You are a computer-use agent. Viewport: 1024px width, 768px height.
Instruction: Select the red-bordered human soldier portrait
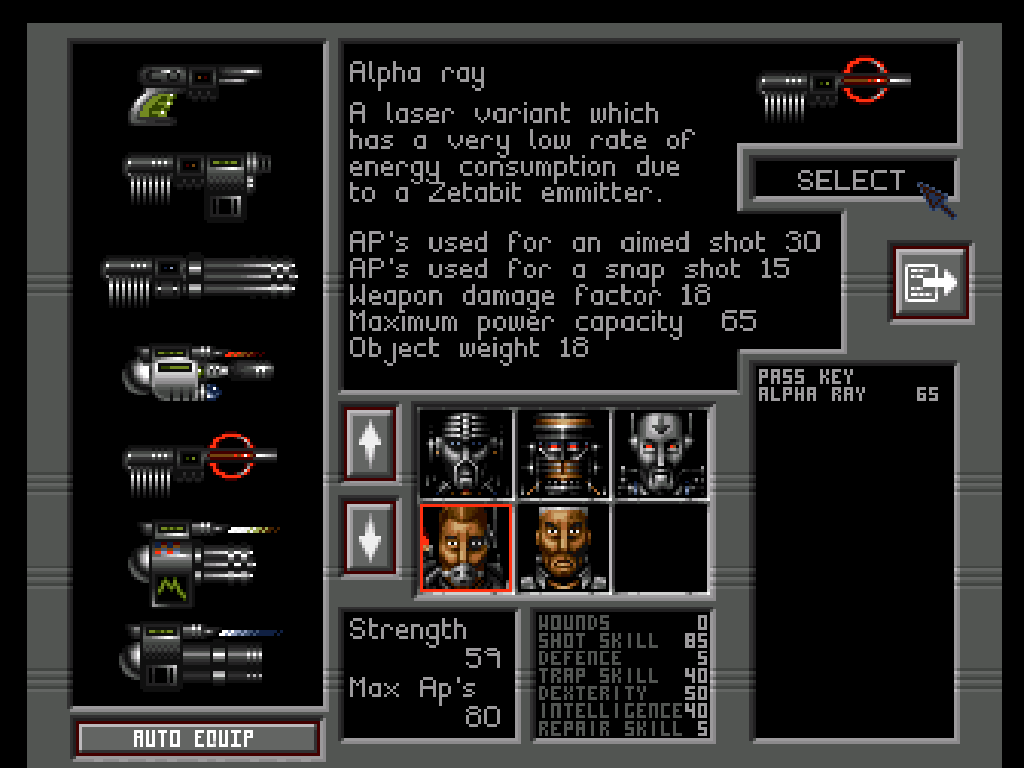click(x=466, y=548)
